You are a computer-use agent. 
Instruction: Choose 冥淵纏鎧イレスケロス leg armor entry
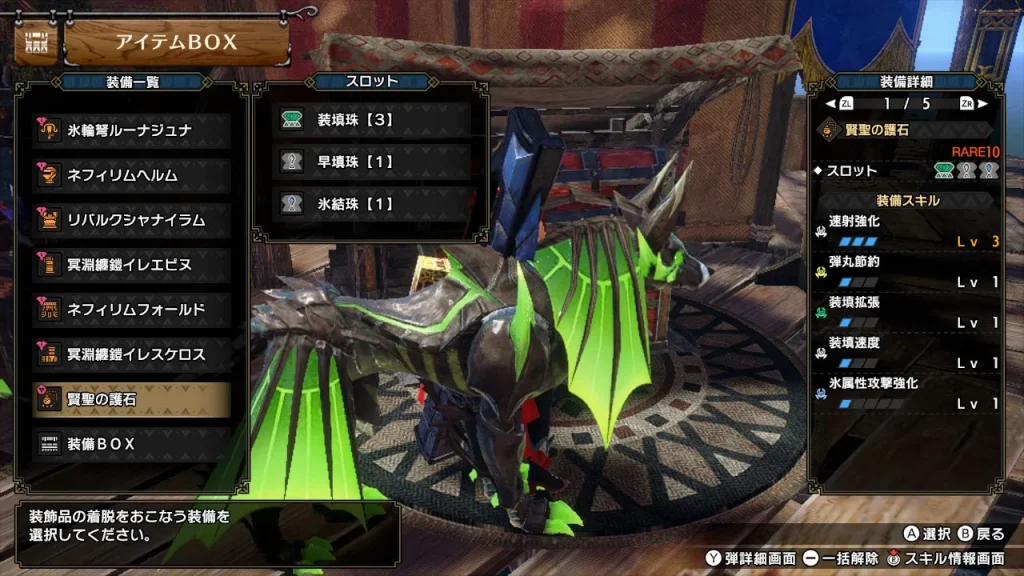tap(131, 355)
